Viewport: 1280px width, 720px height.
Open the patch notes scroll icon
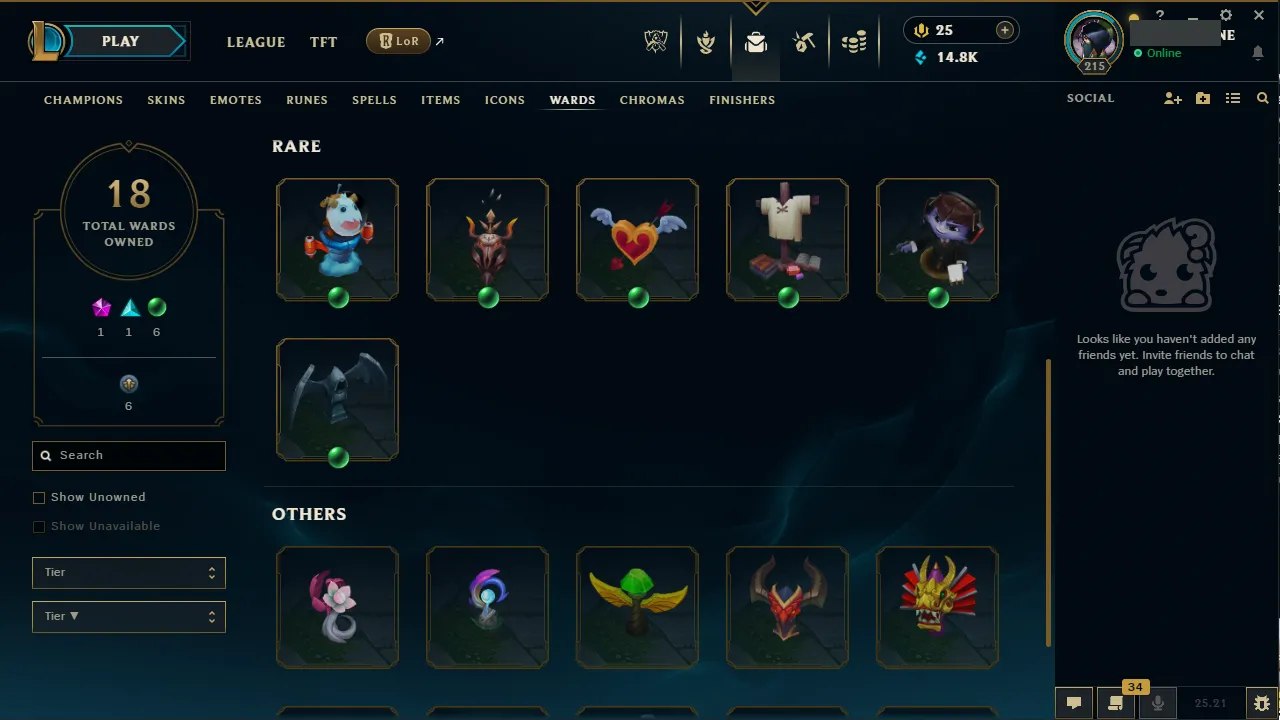click(1115, 703)
